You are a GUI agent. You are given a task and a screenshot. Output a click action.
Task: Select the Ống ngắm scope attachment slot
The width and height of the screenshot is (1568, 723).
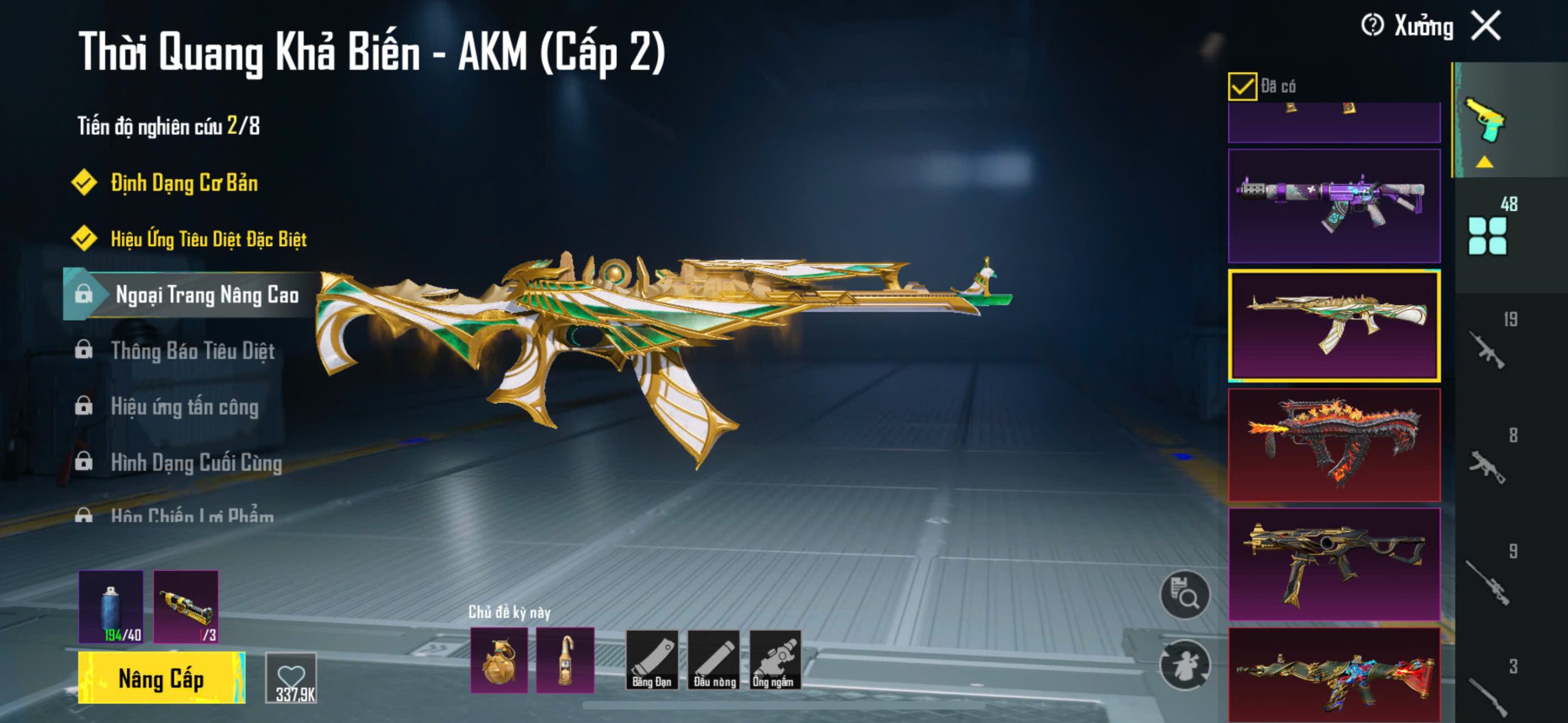point(775,661)
